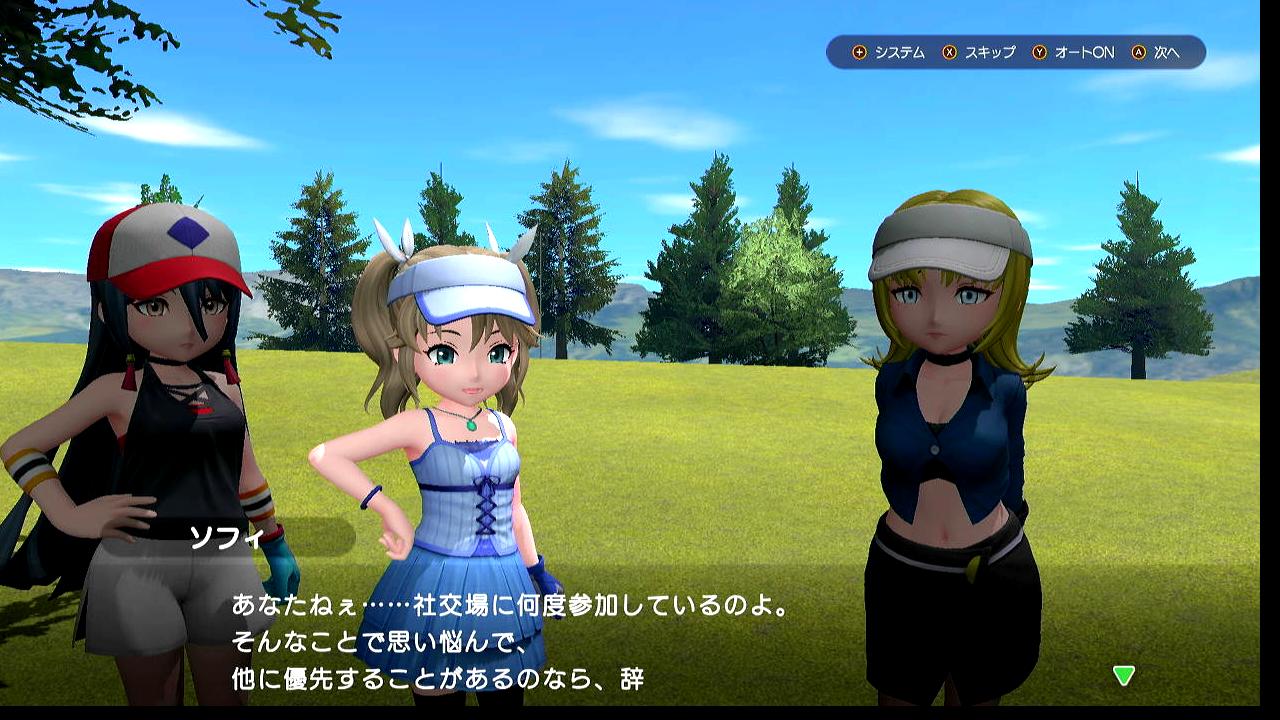Click the green dialogue continue arrow
This screenshot has width=1280, height=720.
1124,676
